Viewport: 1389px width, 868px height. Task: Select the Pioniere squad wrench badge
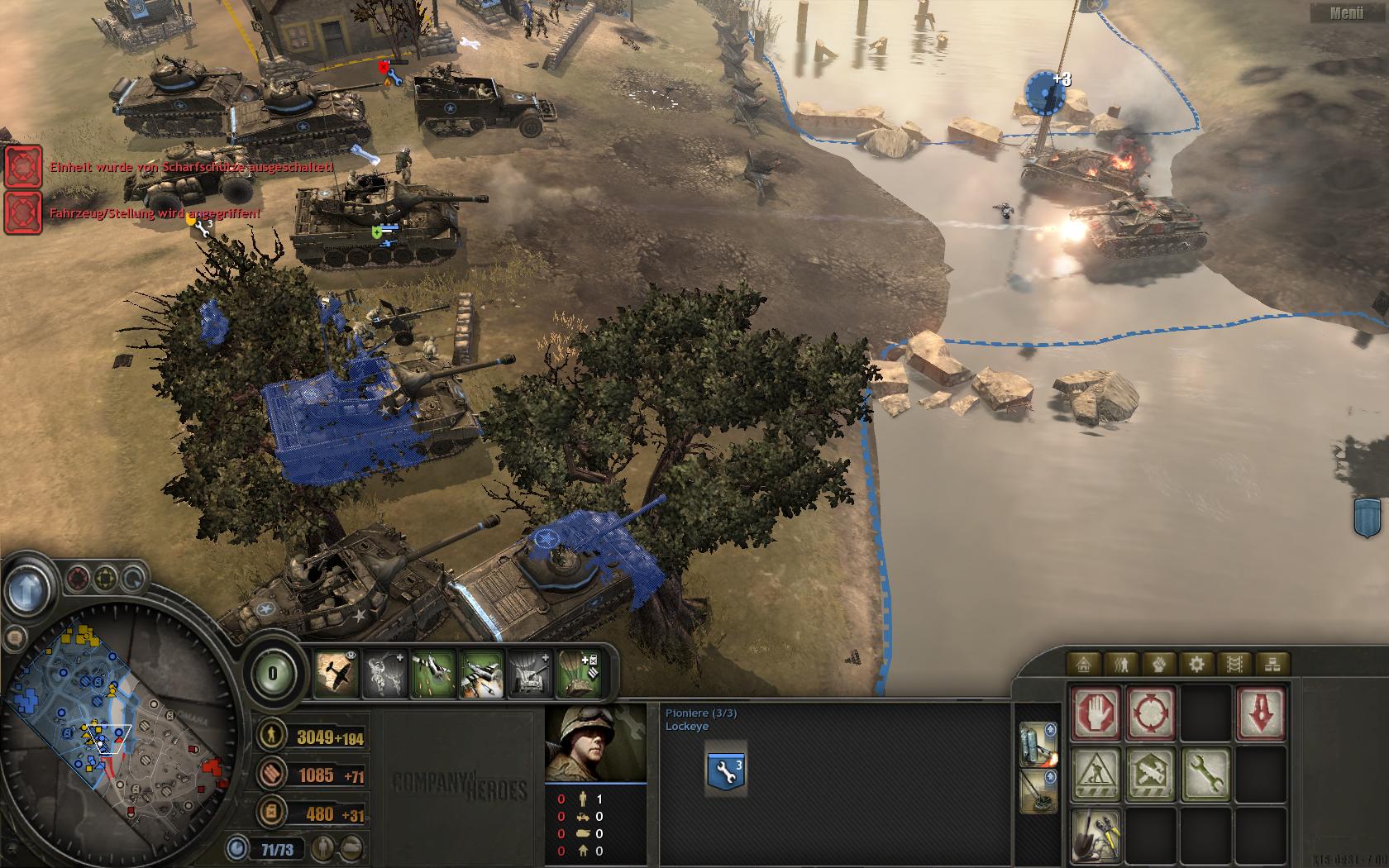[726, 769]
